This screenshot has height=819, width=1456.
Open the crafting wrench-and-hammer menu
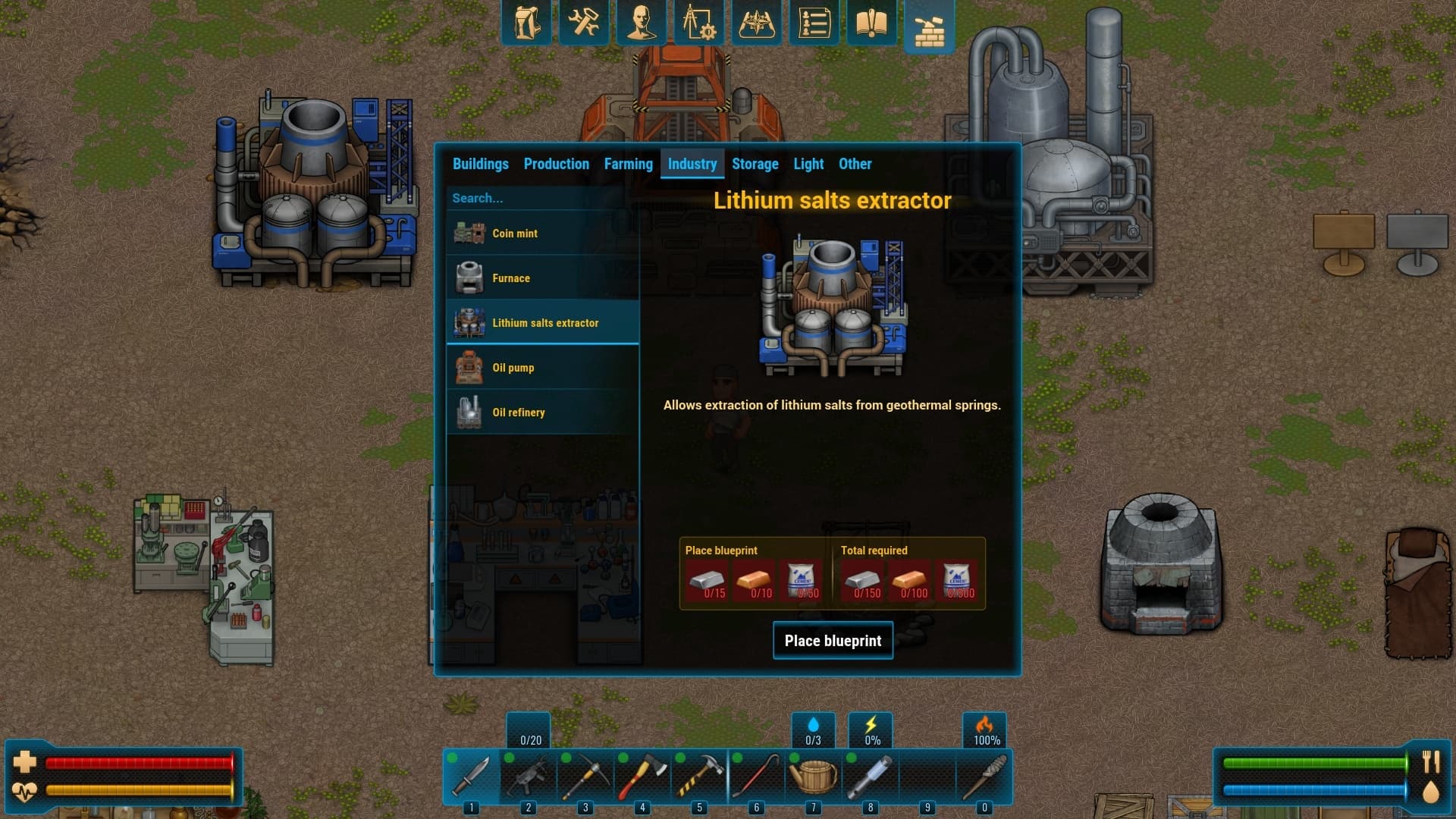583,23
